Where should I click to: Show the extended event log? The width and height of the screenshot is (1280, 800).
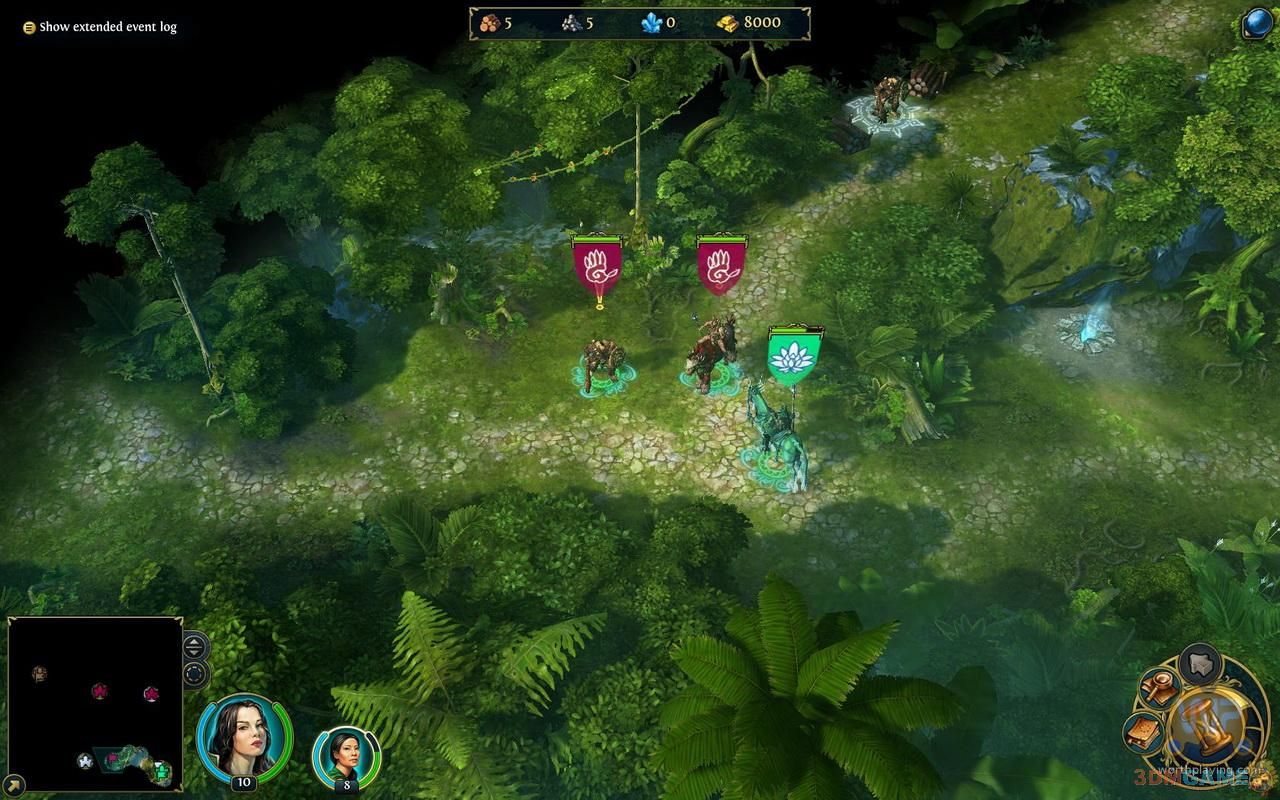[x=99, y=27]
